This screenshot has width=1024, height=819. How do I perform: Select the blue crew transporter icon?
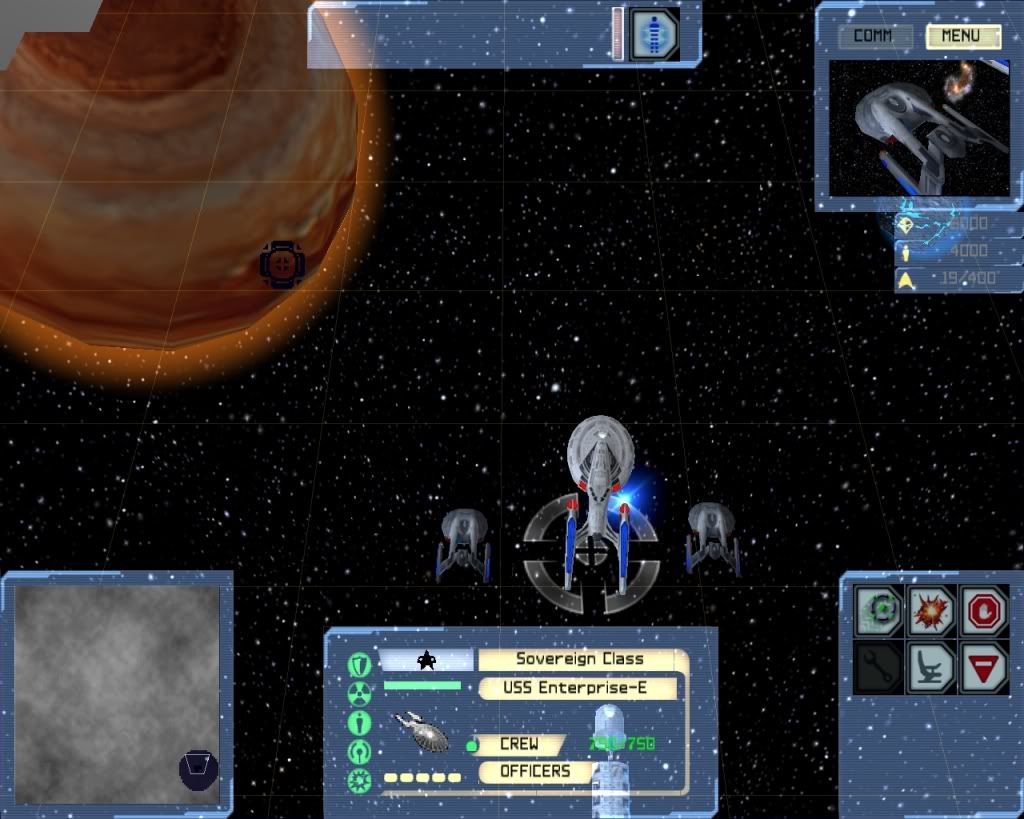click(x=654, y=33)
